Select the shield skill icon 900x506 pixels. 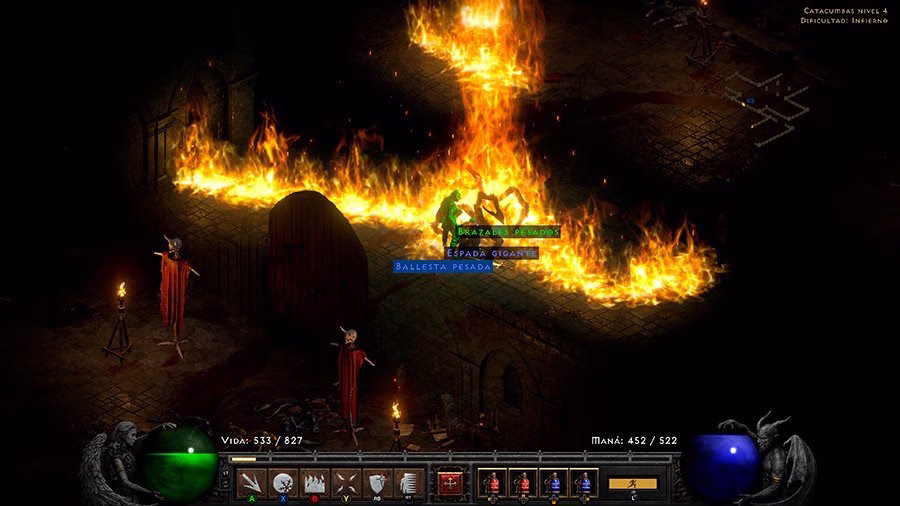pyautogui.click(x=377, y=483)
